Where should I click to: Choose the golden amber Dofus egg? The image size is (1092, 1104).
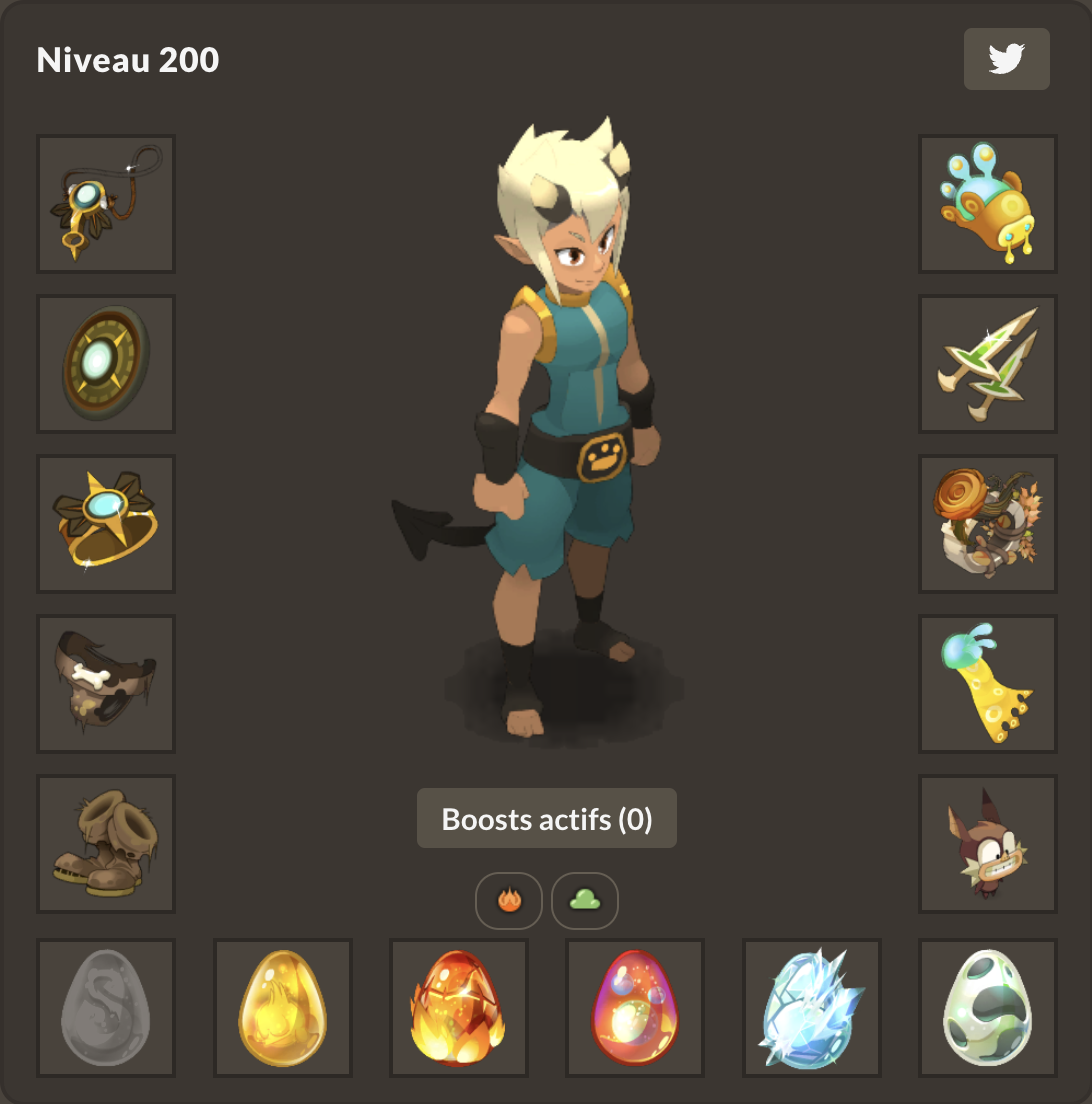tap(283, 1008)
